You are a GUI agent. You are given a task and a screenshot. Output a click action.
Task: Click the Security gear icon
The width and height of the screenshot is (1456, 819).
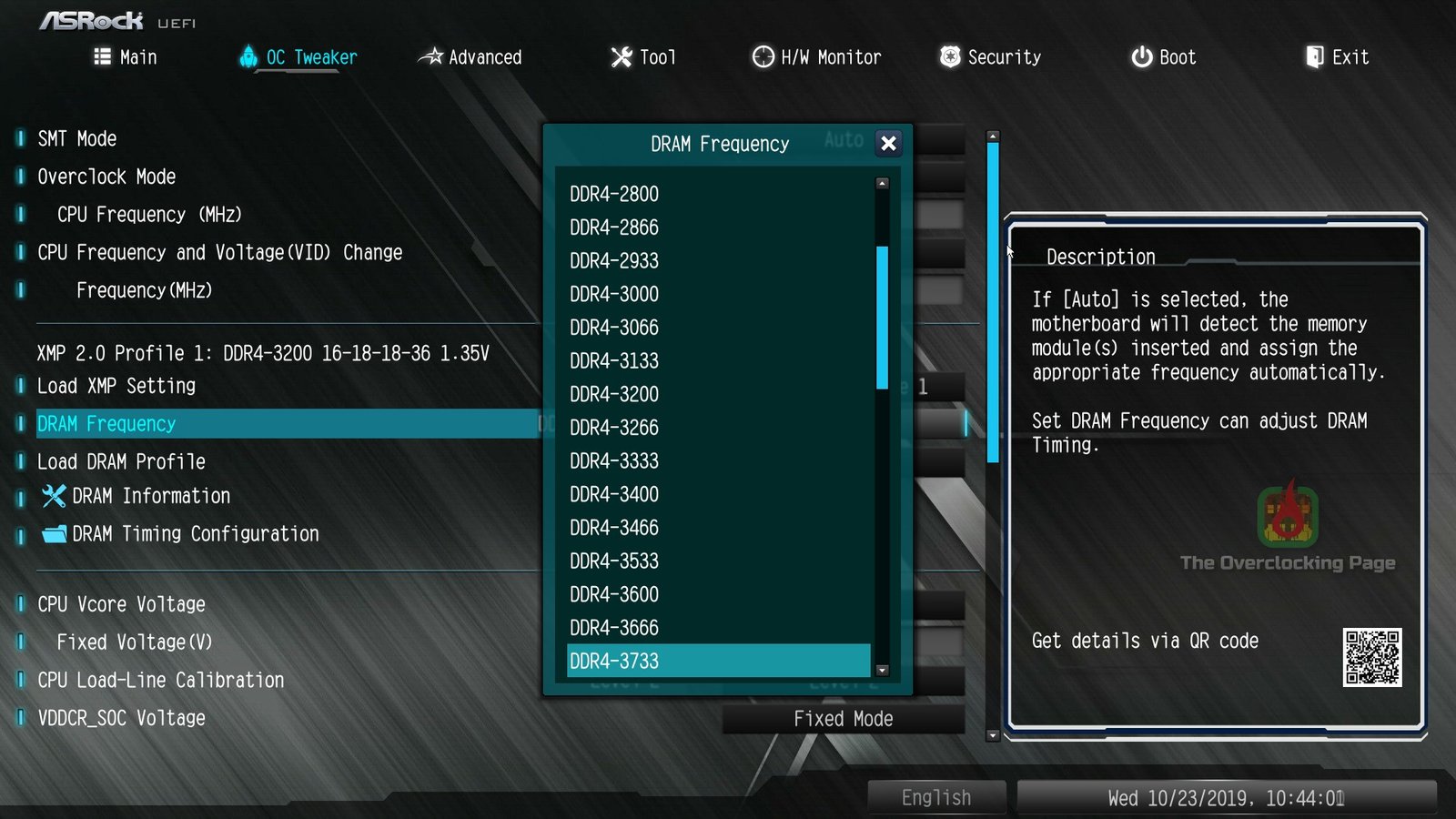(949, 56)
